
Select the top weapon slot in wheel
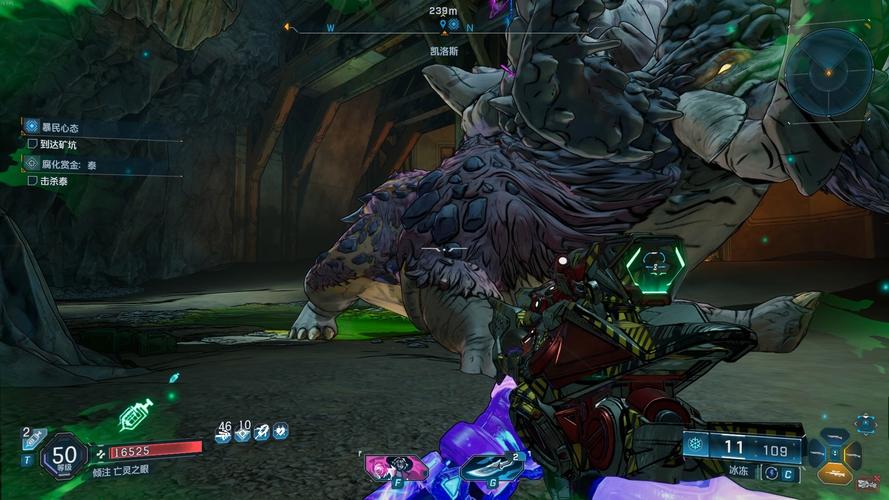tap(836, 438)
